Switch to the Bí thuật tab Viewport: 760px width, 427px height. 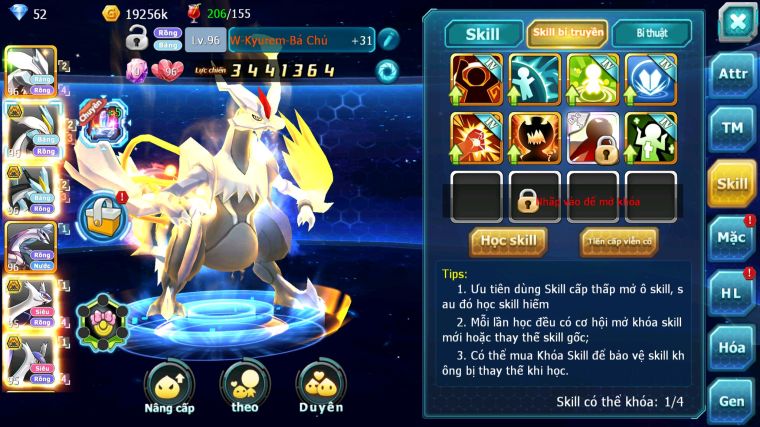coord(650,34)
